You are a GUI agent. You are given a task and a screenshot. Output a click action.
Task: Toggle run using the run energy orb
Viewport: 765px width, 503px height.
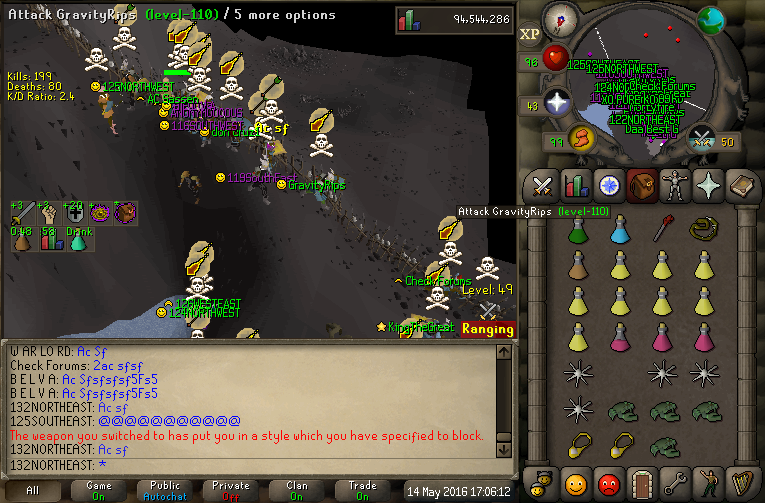click(580, 138)
